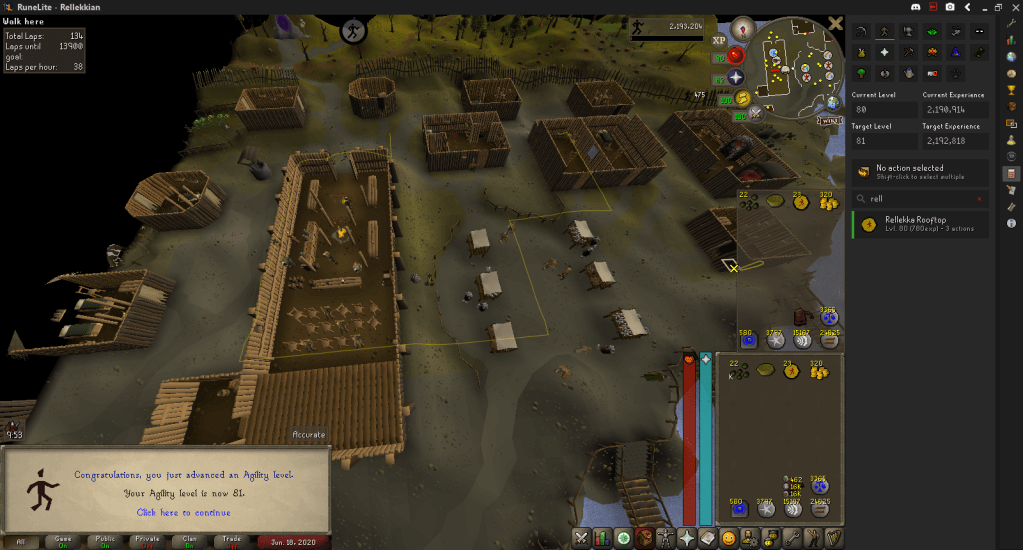The width and height of the screenshot is (1023, 550).
Task: Click the compass above the minimap
Action: click(x=743, y=28)
